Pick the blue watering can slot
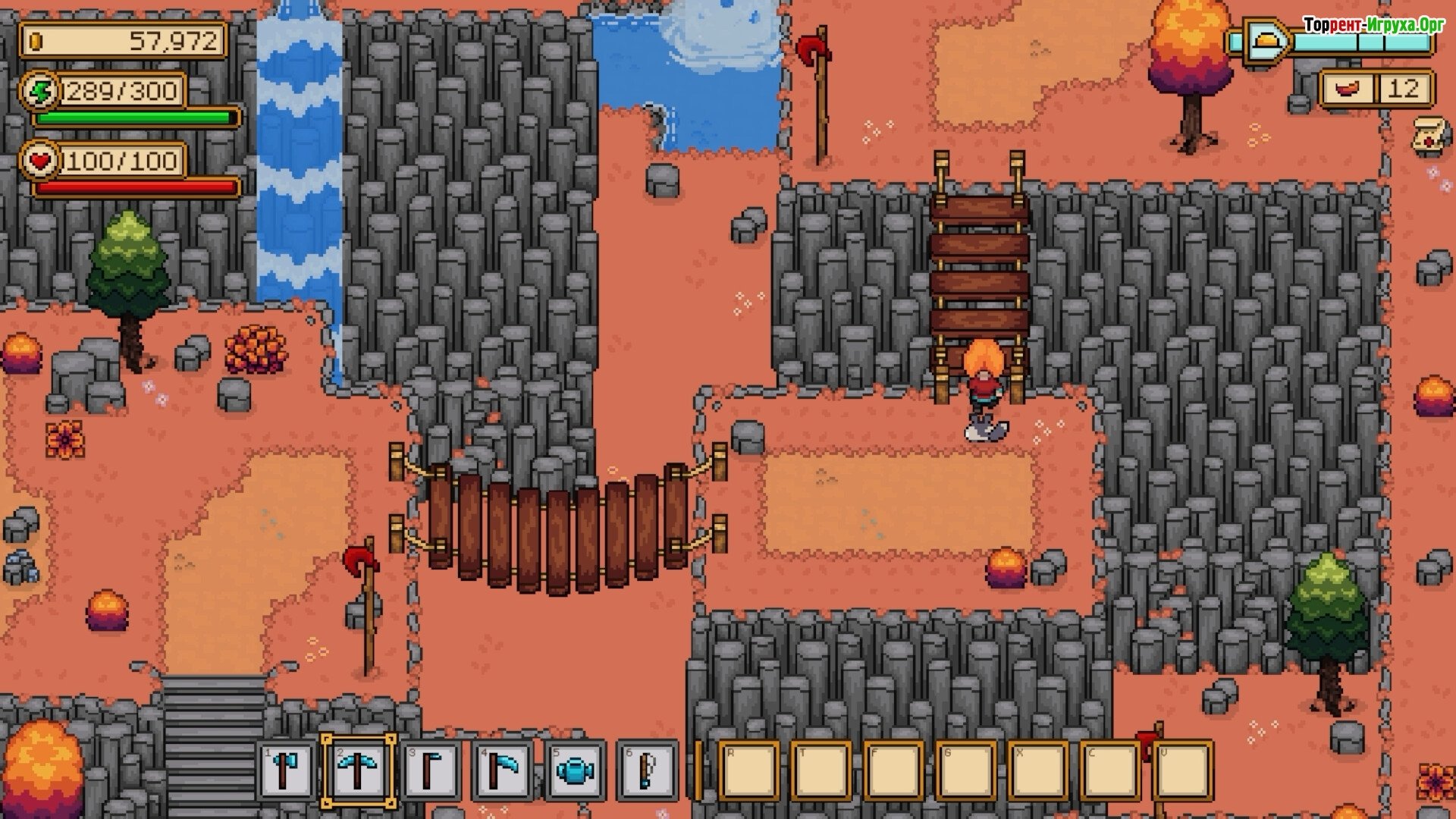The image size is (1456, 819). [575, 771]
